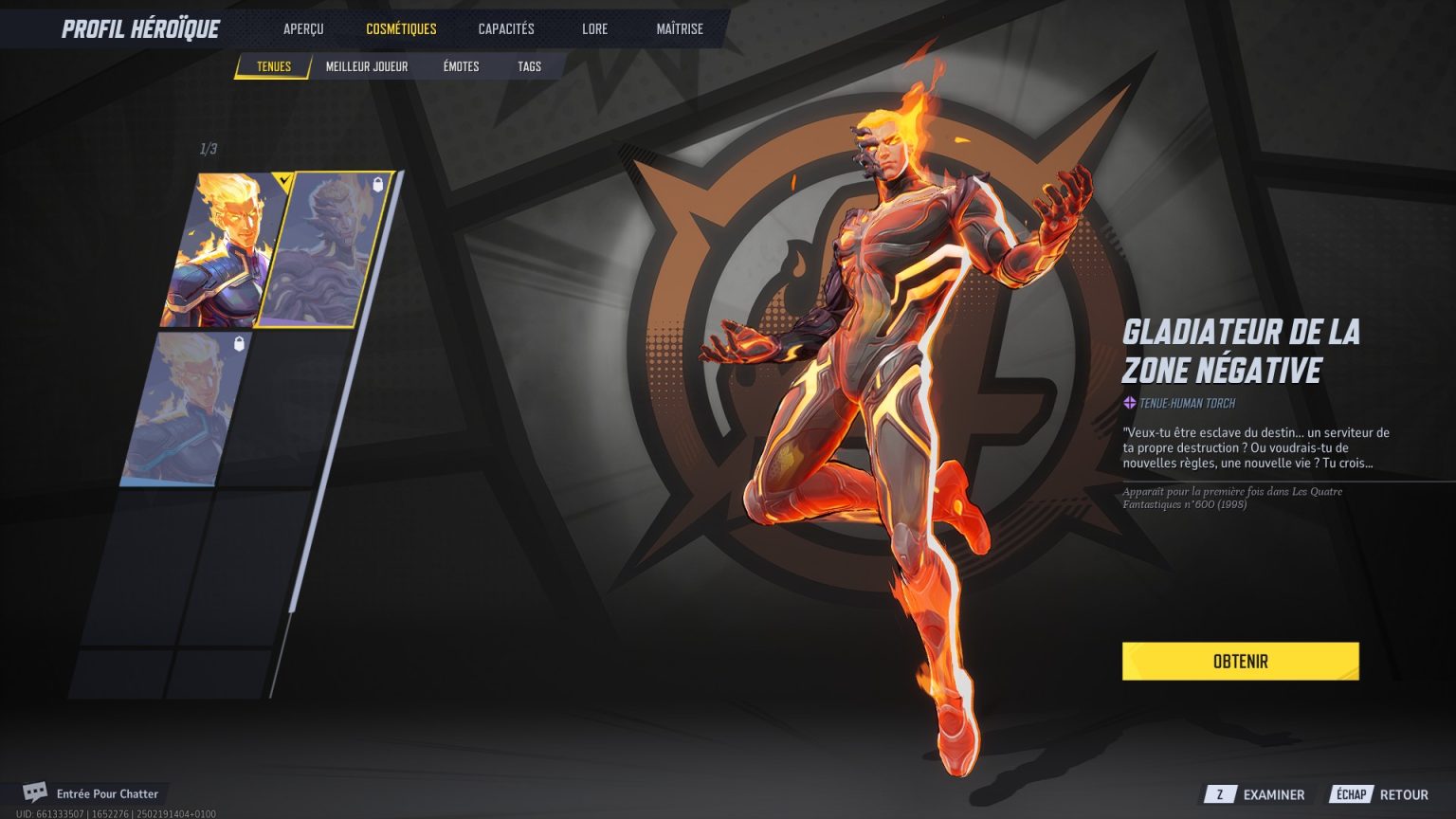Click Examiner to inspect the skin
Screen dimensions: 1456x819
[1273, 794]
